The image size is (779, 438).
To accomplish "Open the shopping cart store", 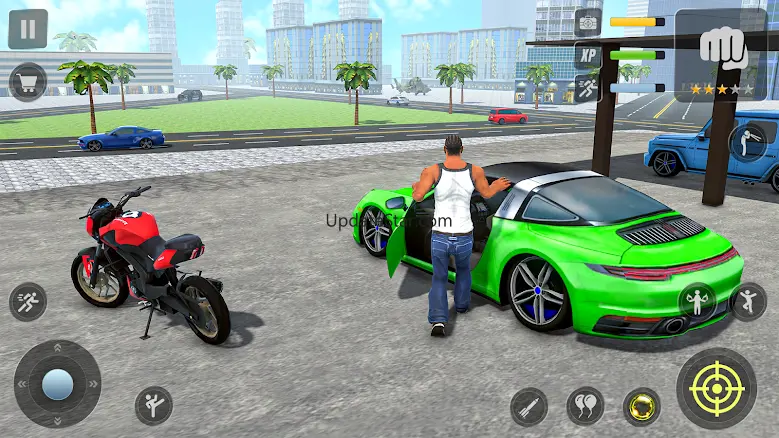I will click(x=28, y=81).
